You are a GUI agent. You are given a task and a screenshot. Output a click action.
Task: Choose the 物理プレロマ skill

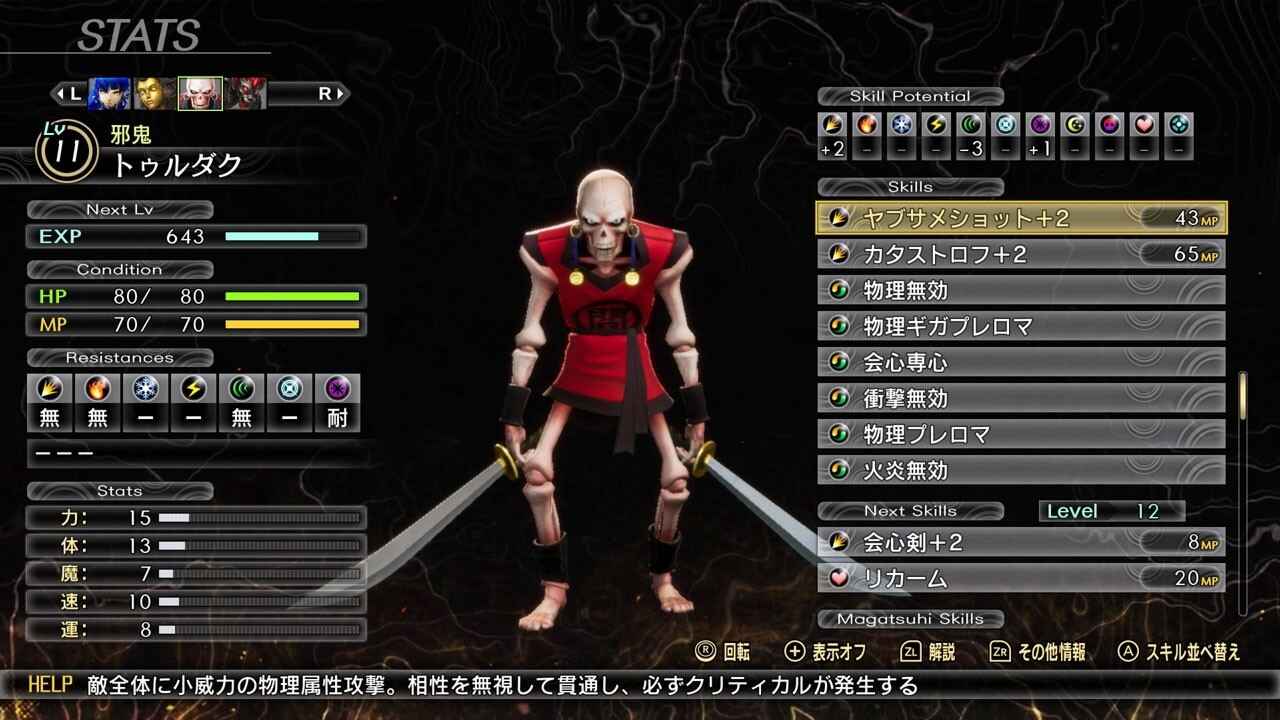coord(1021,434)
